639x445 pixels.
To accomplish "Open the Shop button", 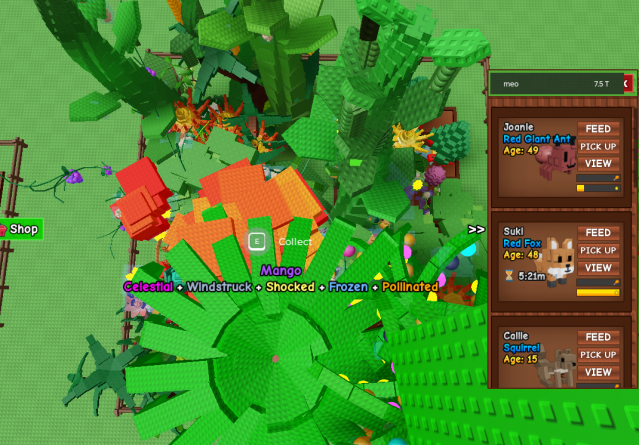I will tap(22, 229).
